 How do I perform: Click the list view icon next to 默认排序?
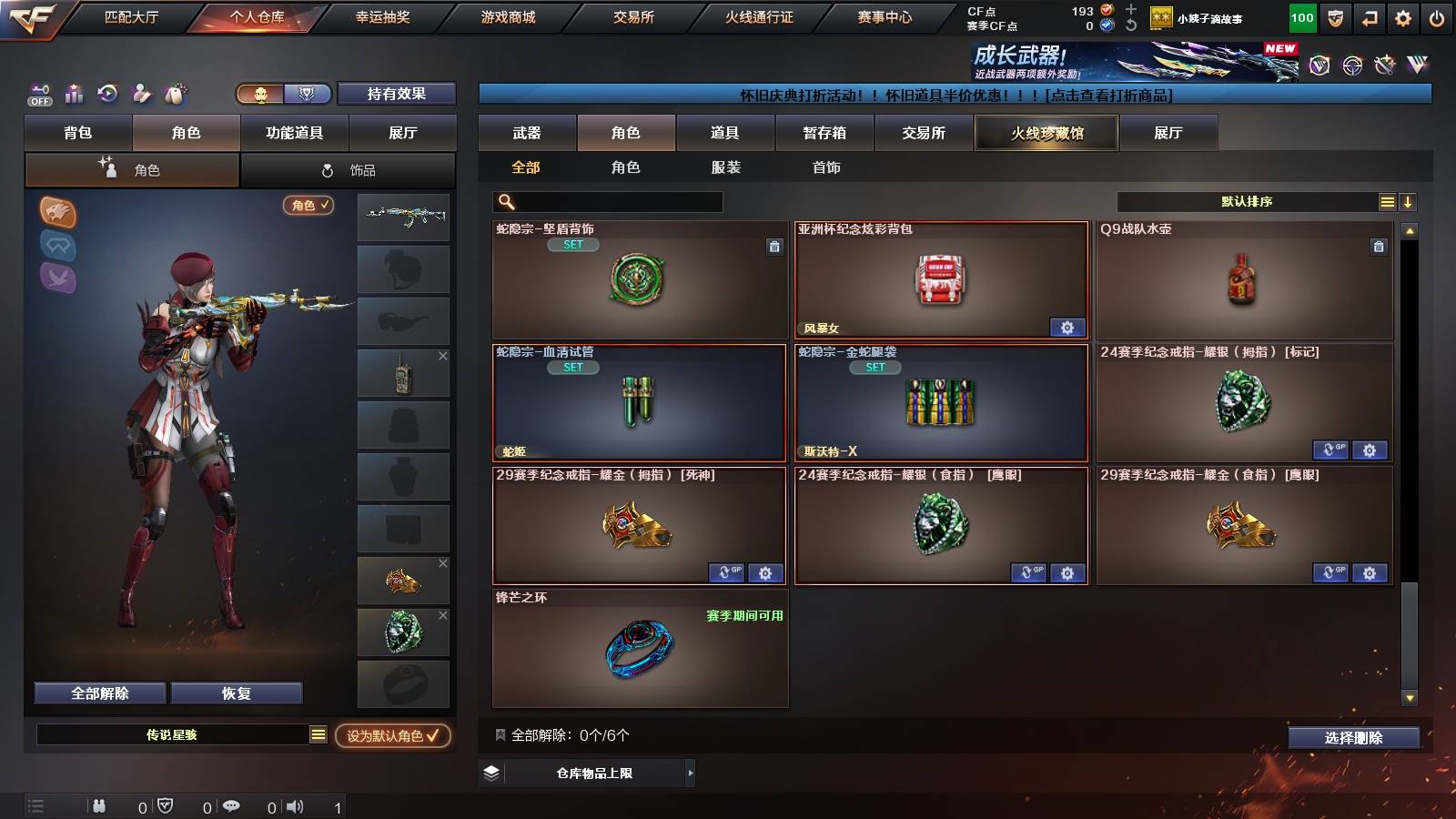1387,201
